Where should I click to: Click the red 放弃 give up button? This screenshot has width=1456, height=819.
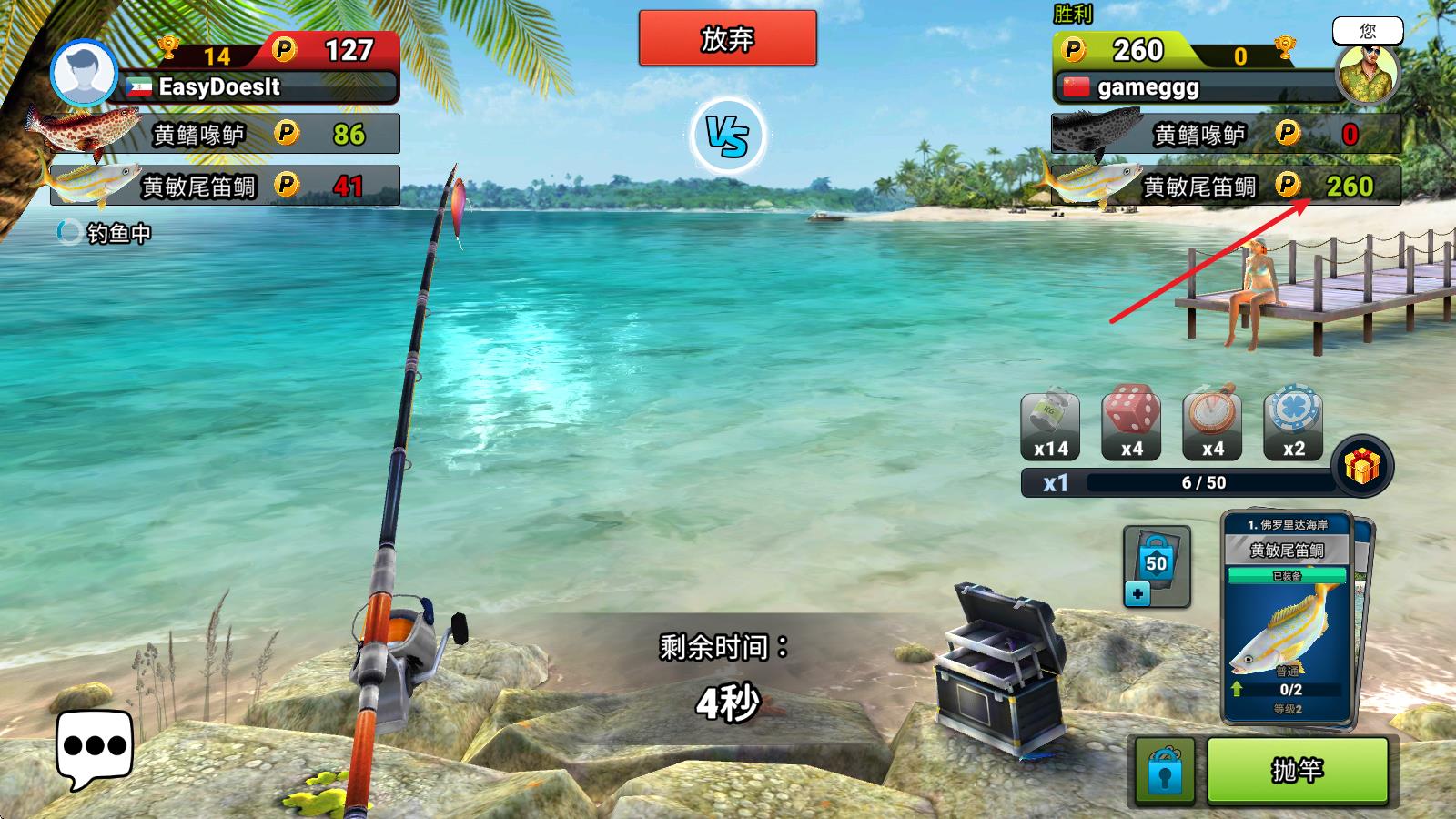(x=727, y=38)
